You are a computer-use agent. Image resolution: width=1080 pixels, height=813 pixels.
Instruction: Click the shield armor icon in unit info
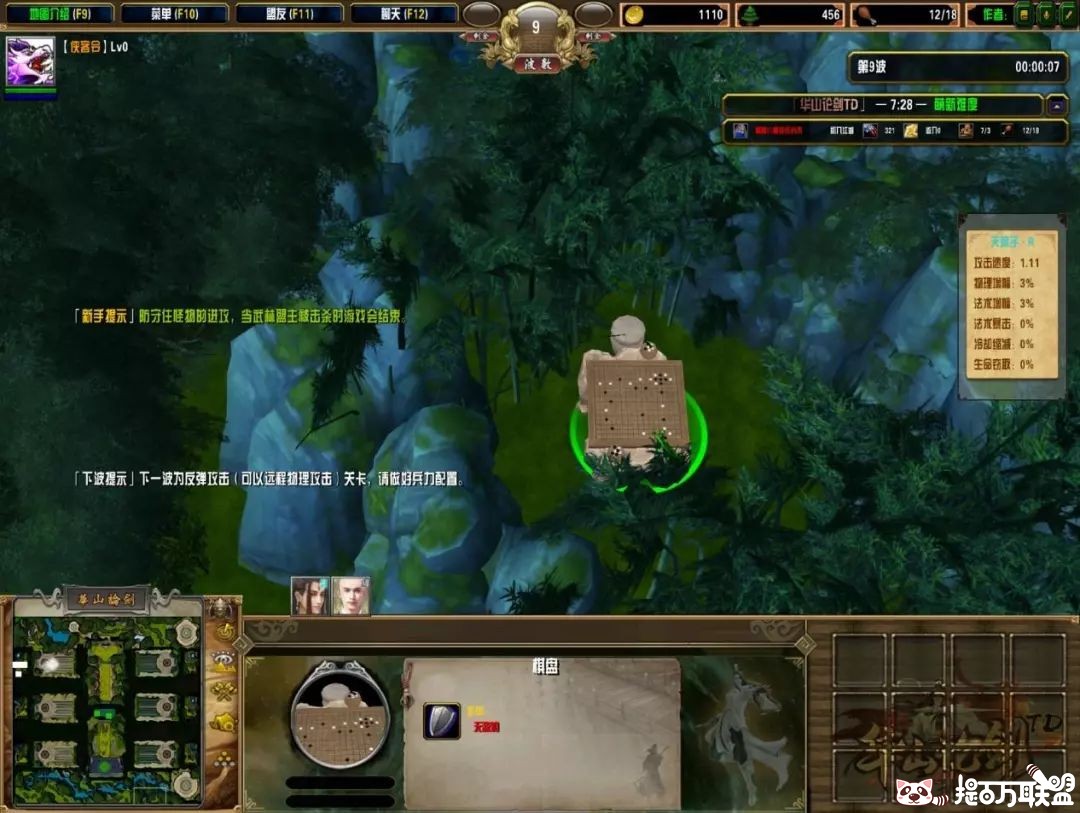(x=441, y=720)
